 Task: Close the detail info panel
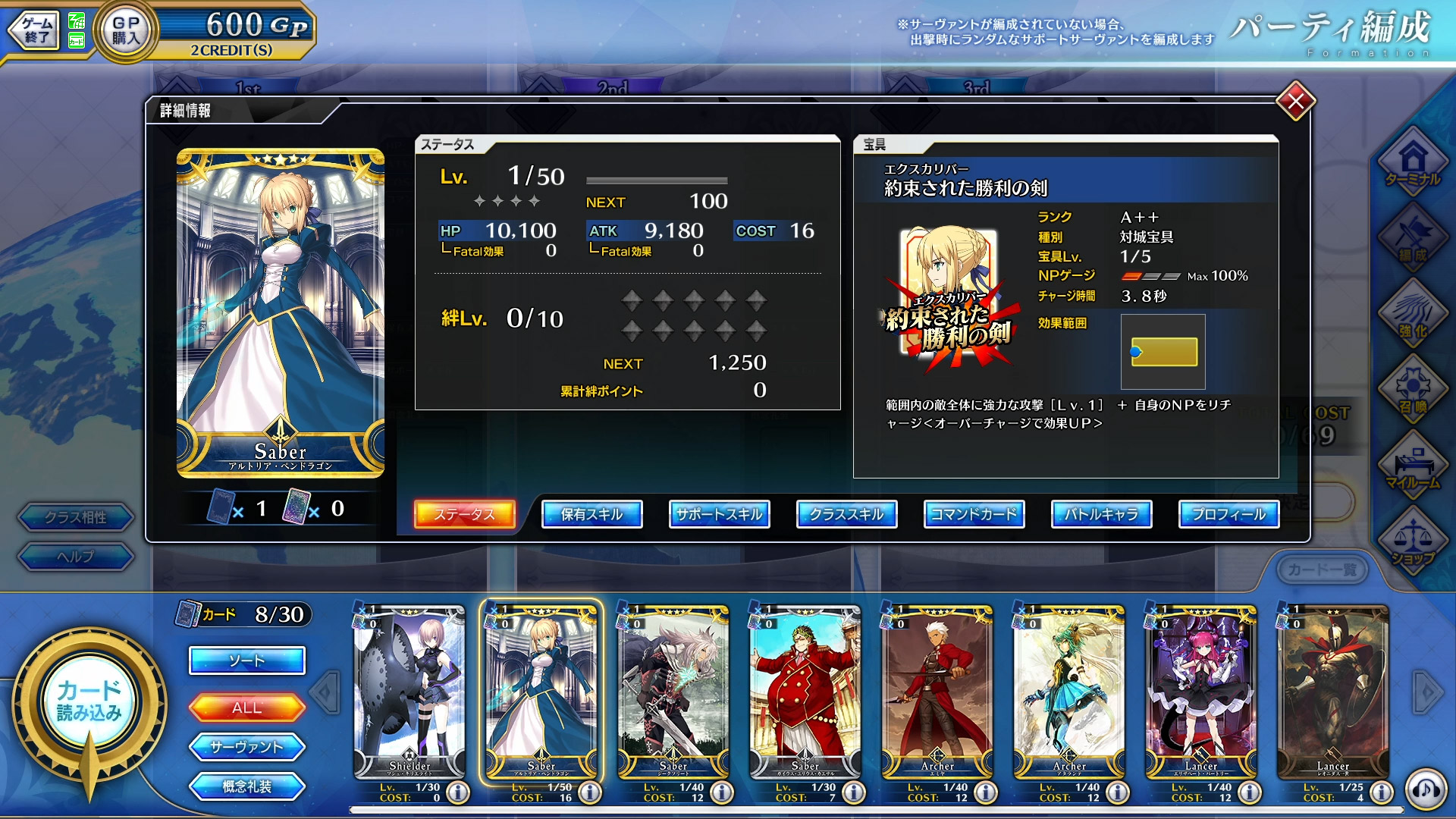pos(1295,101)
